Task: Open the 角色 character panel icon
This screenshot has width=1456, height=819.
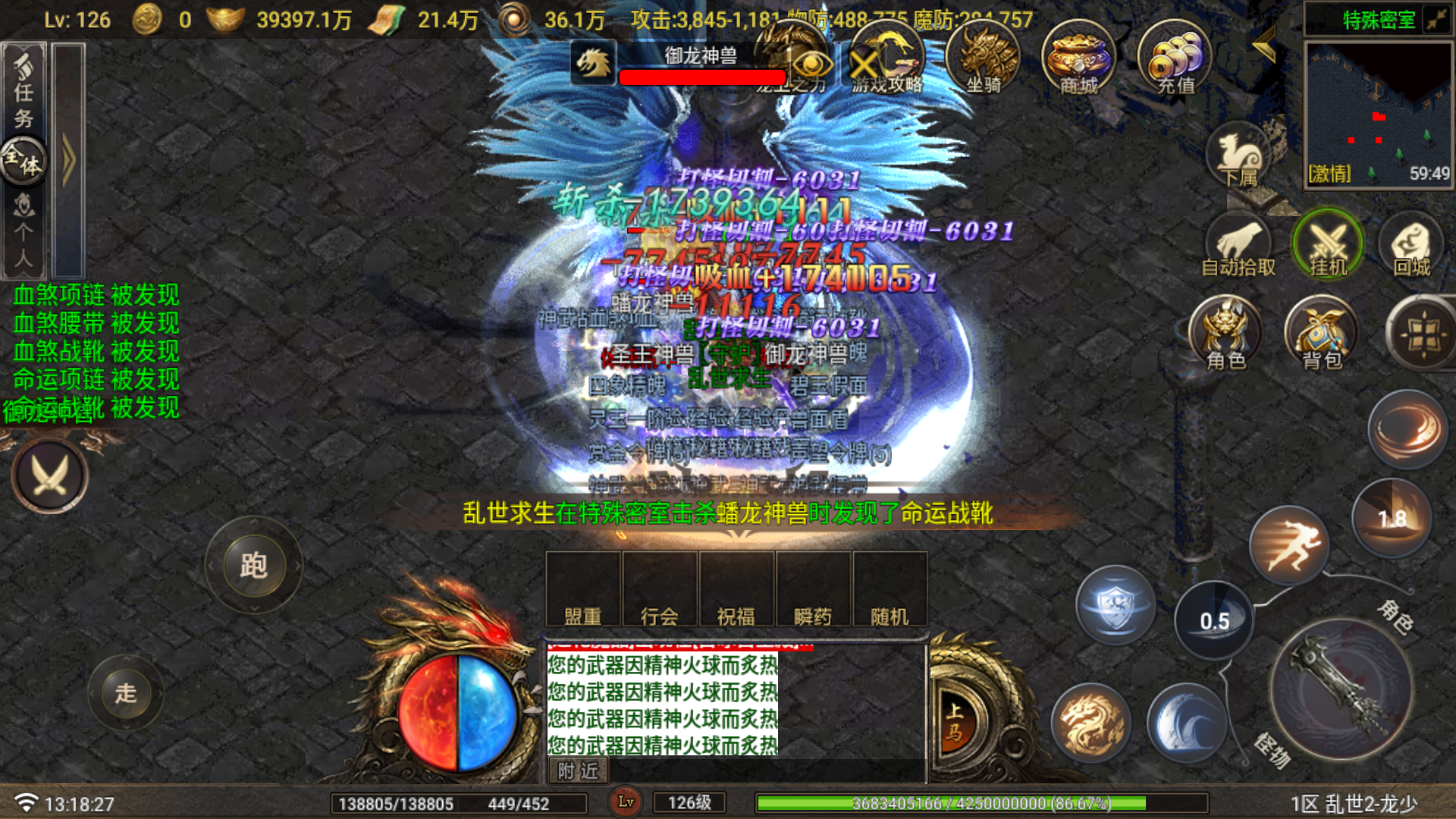Action: pos(1225,334)
